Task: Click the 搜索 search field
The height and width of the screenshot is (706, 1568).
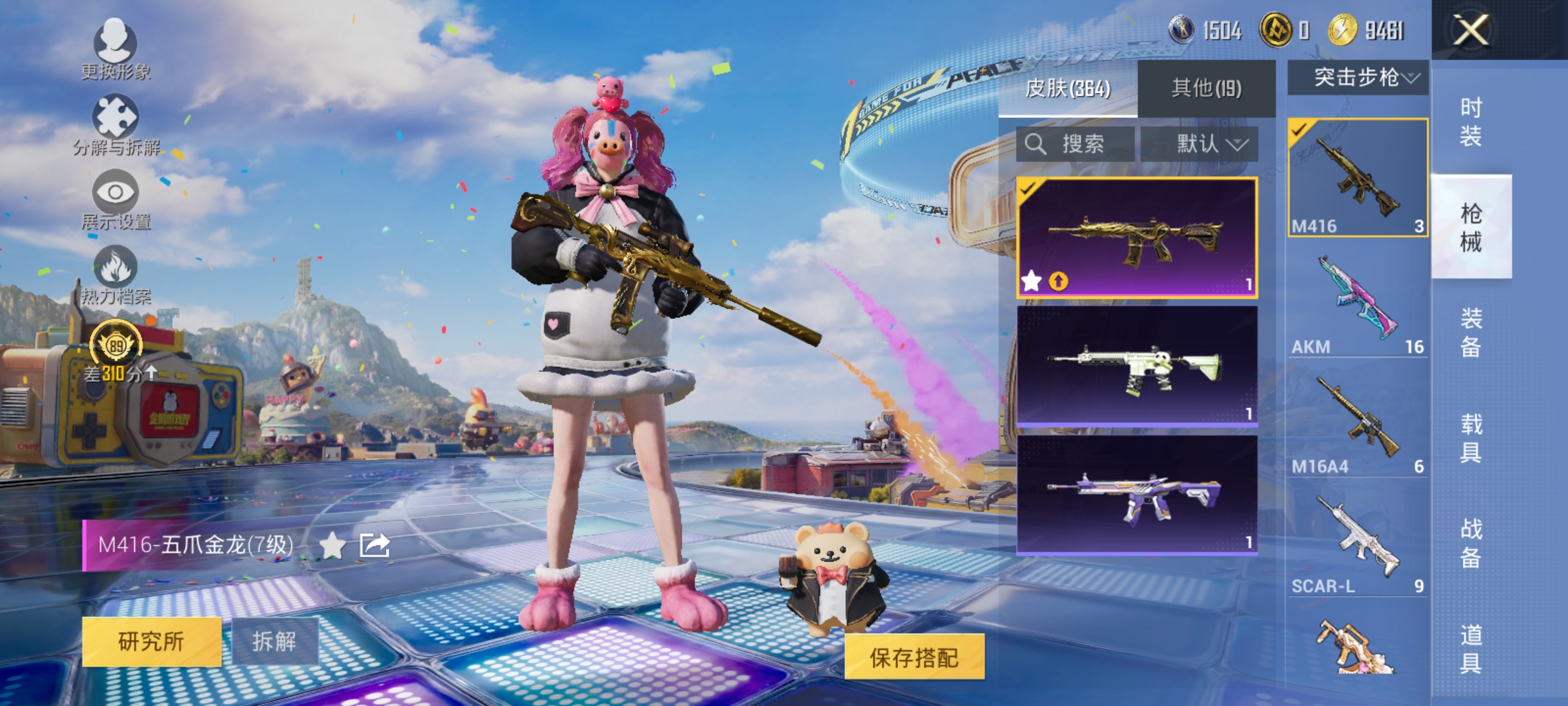Action: [1074, 144]
